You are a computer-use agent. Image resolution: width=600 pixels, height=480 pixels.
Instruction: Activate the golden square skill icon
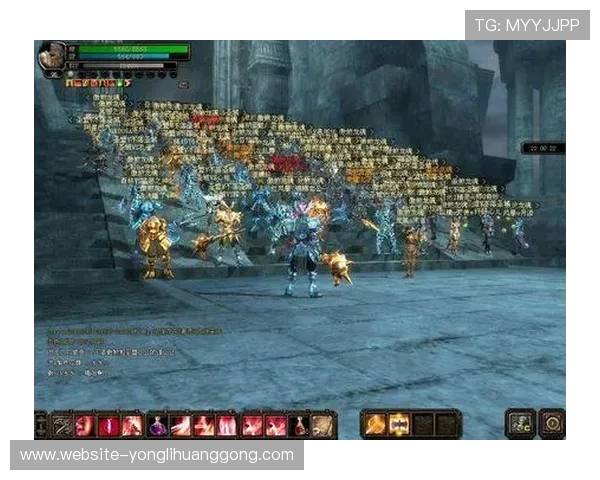coord(399,424)
